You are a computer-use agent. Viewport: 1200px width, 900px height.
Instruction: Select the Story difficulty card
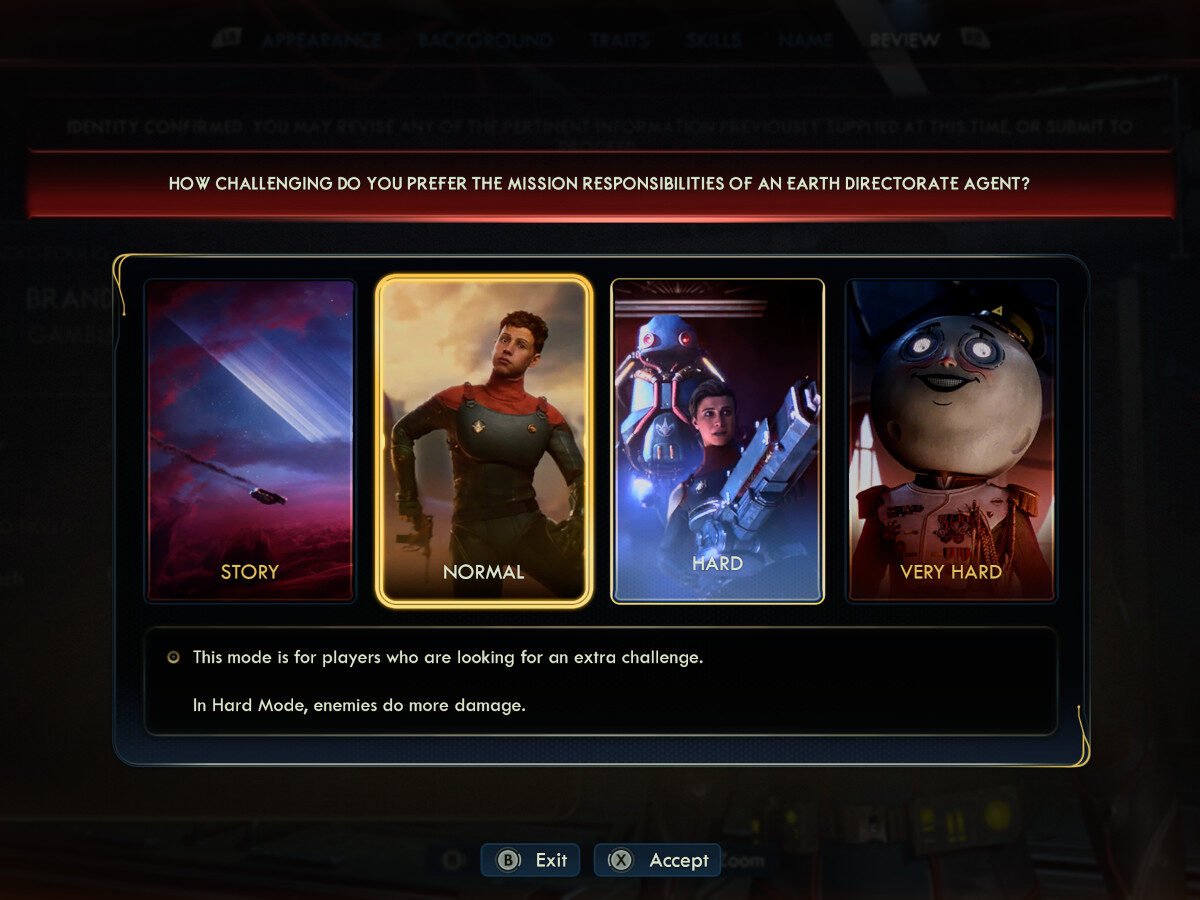point(250,440)
